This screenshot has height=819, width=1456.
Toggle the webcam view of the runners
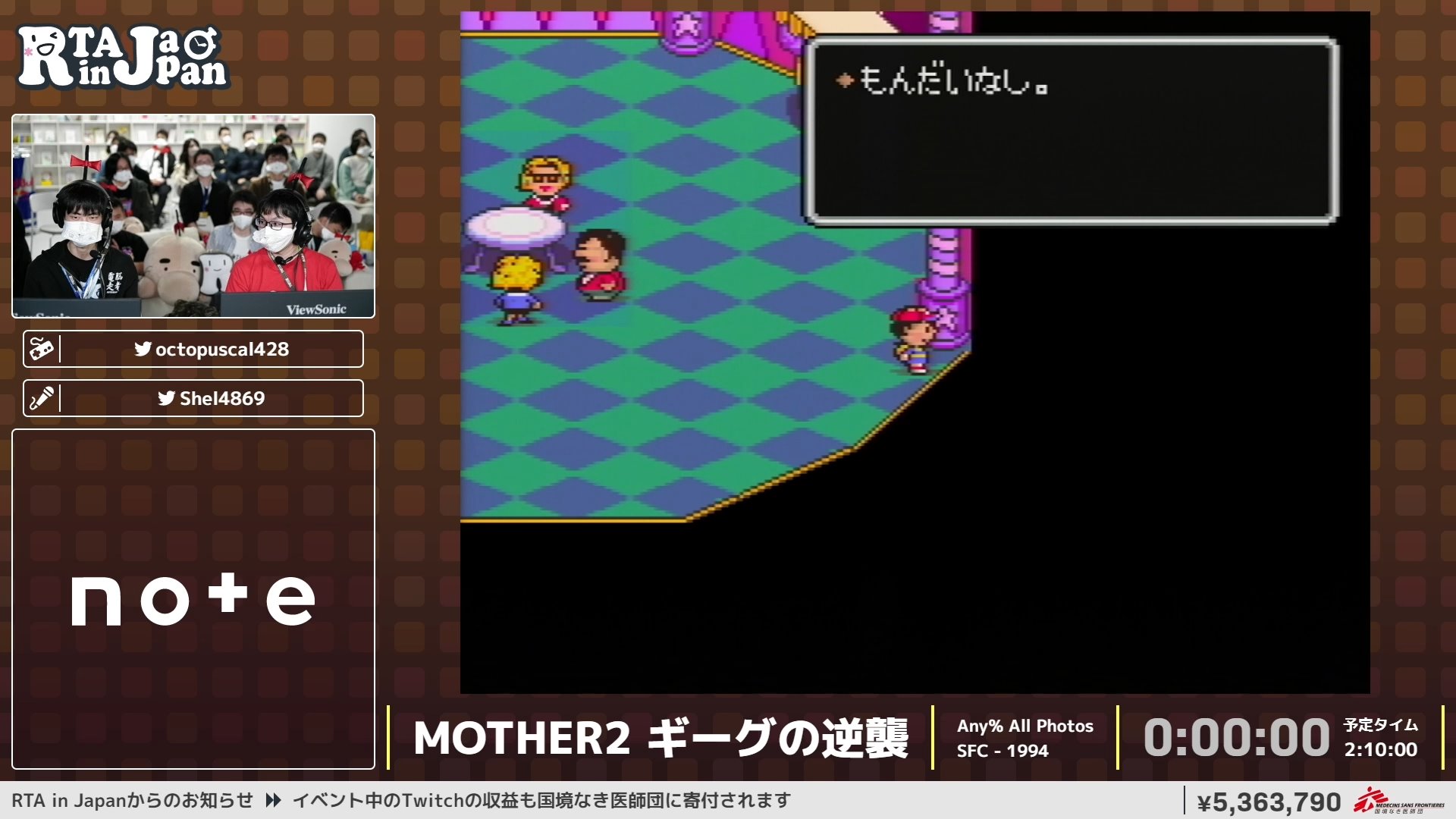[x=193, y=216]
